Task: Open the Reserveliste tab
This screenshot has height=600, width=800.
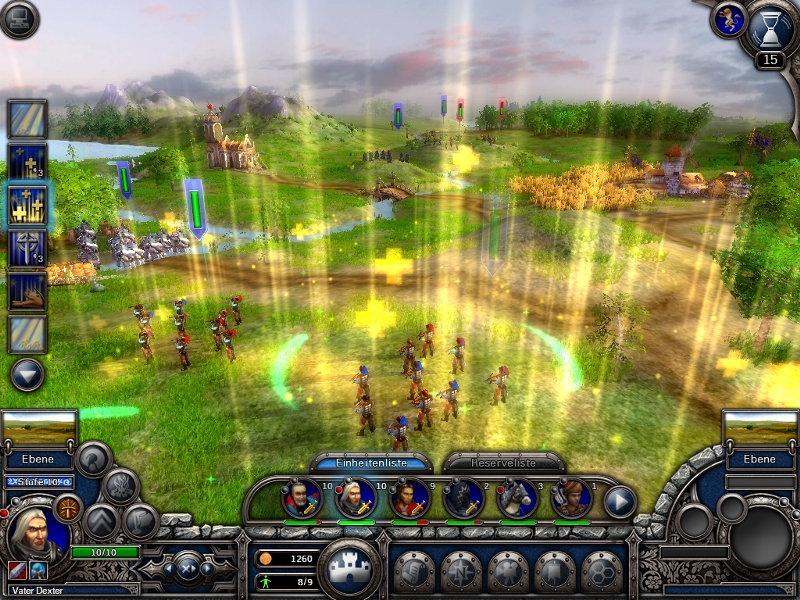Action: [x=504, y=462]
